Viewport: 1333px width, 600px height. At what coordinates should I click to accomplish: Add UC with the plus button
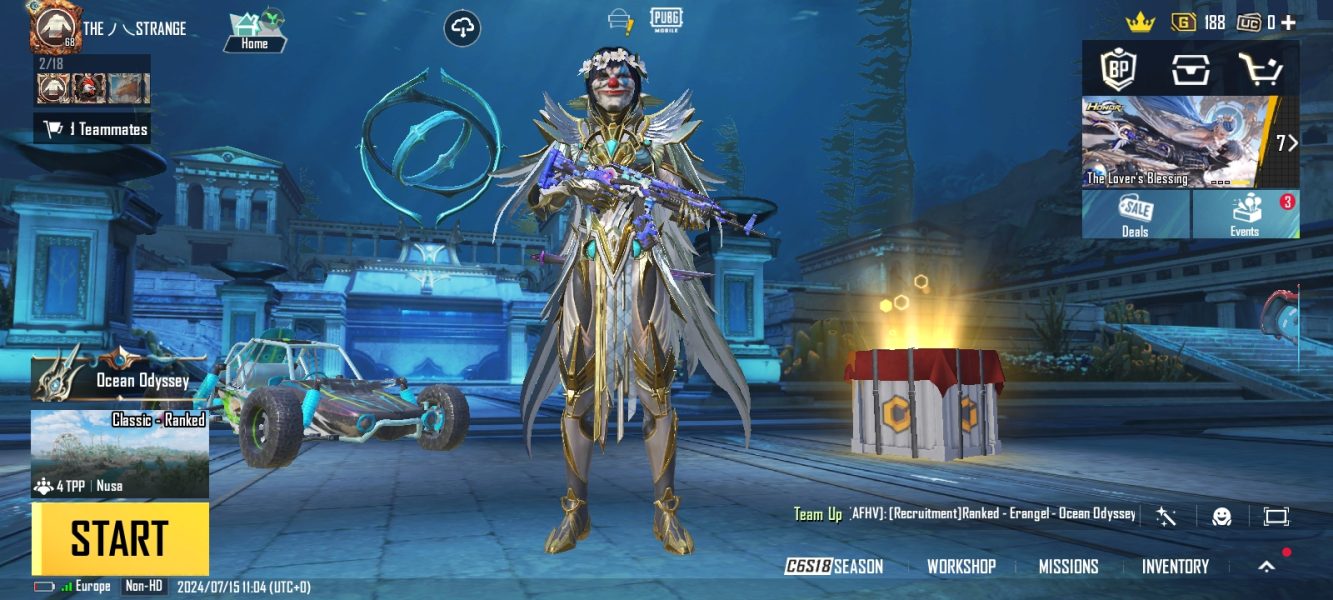(1288, 22)
